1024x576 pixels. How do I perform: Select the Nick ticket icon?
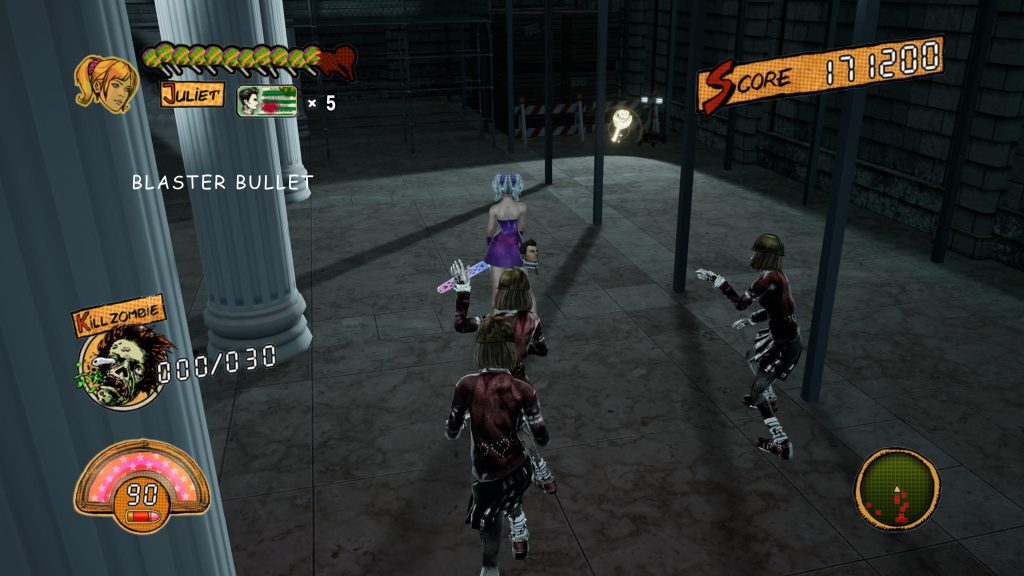tap(266, 101)
